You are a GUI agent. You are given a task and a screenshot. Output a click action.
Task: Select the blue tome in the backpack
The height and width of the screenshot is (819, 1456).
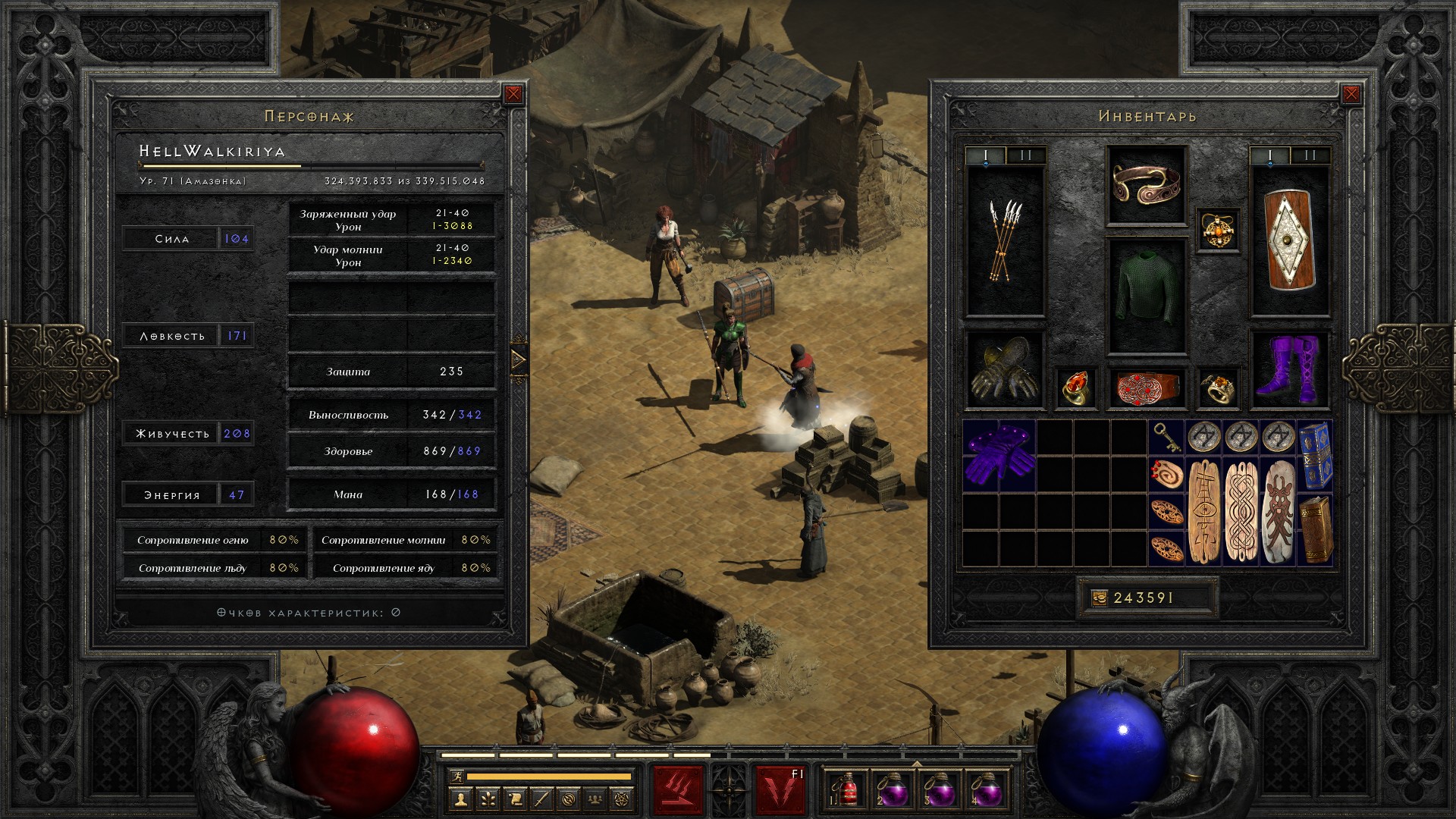(x=1316, y=456)
